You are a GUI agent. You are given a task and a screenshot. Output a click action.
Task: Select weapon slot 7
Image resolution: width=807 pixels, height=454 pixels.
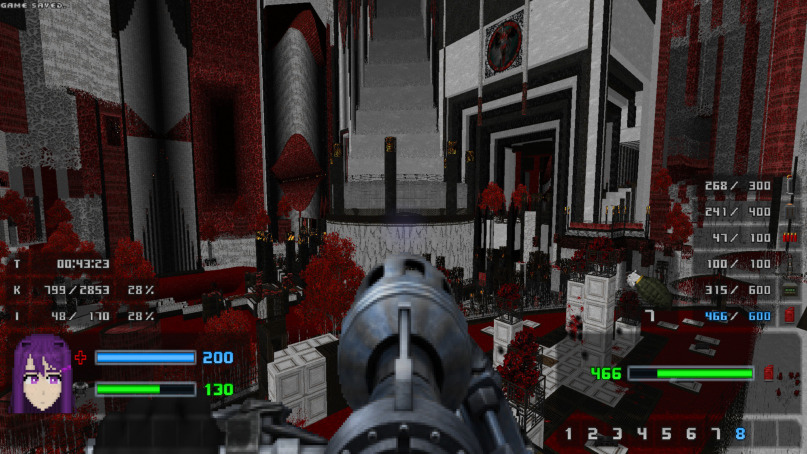tap(715, 434)
